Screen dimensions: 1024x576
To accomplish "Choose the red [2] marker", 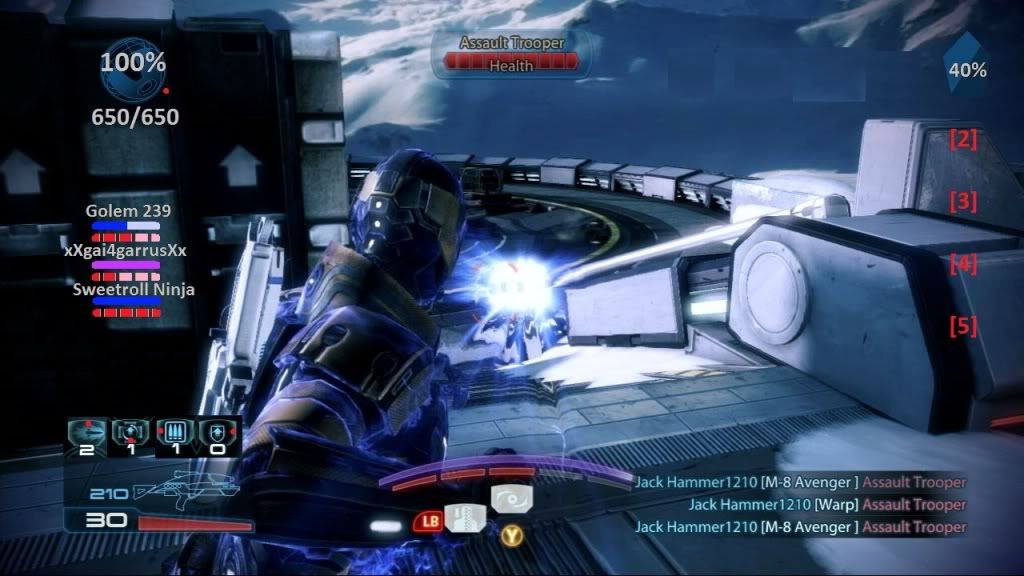I will (x=963, y=139).
